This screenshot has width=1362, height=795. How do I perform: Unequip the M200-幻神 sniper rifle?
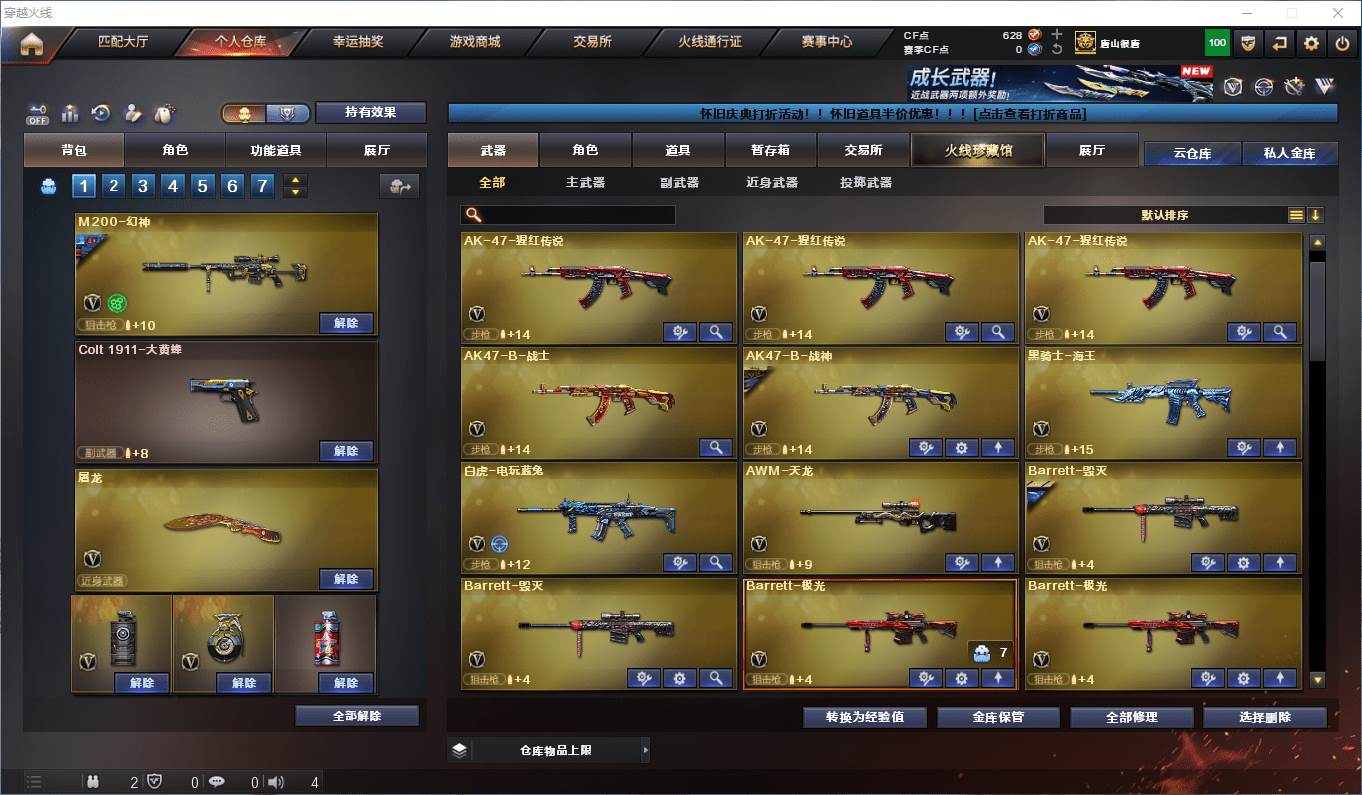pos(346,323)
